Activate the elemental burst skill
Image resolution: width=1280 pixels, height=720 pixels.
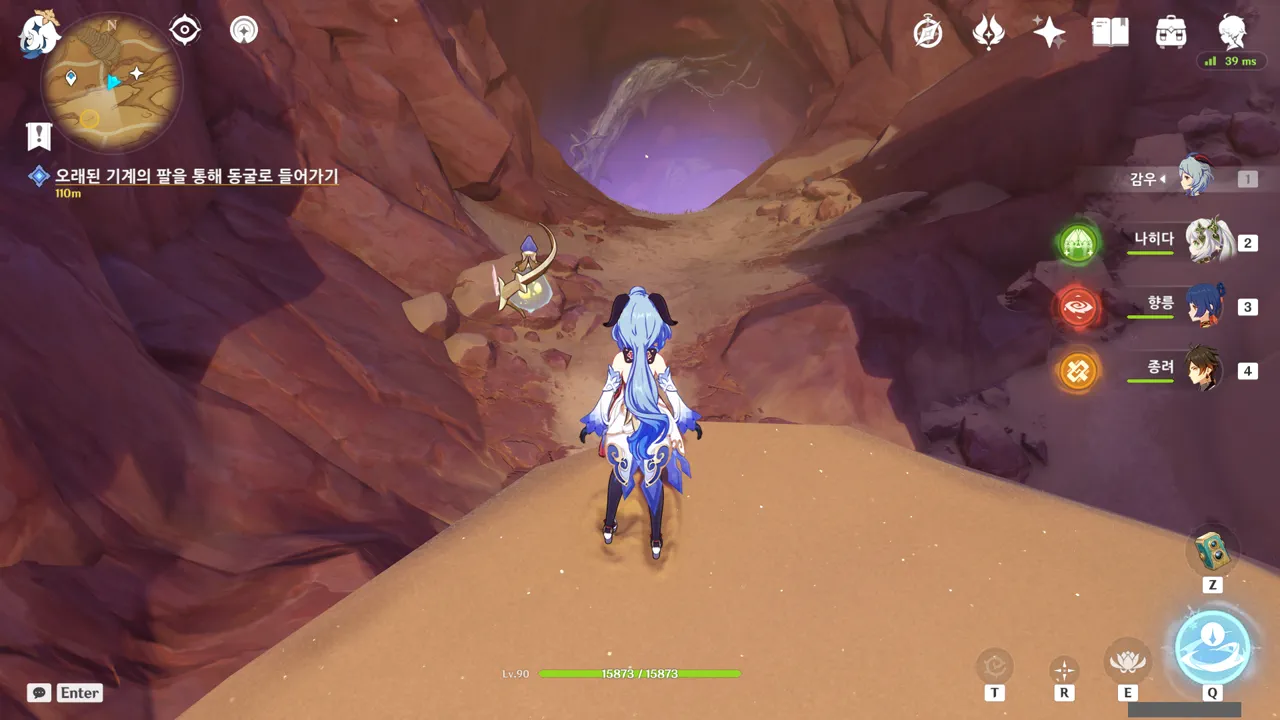pos(1212,647)
